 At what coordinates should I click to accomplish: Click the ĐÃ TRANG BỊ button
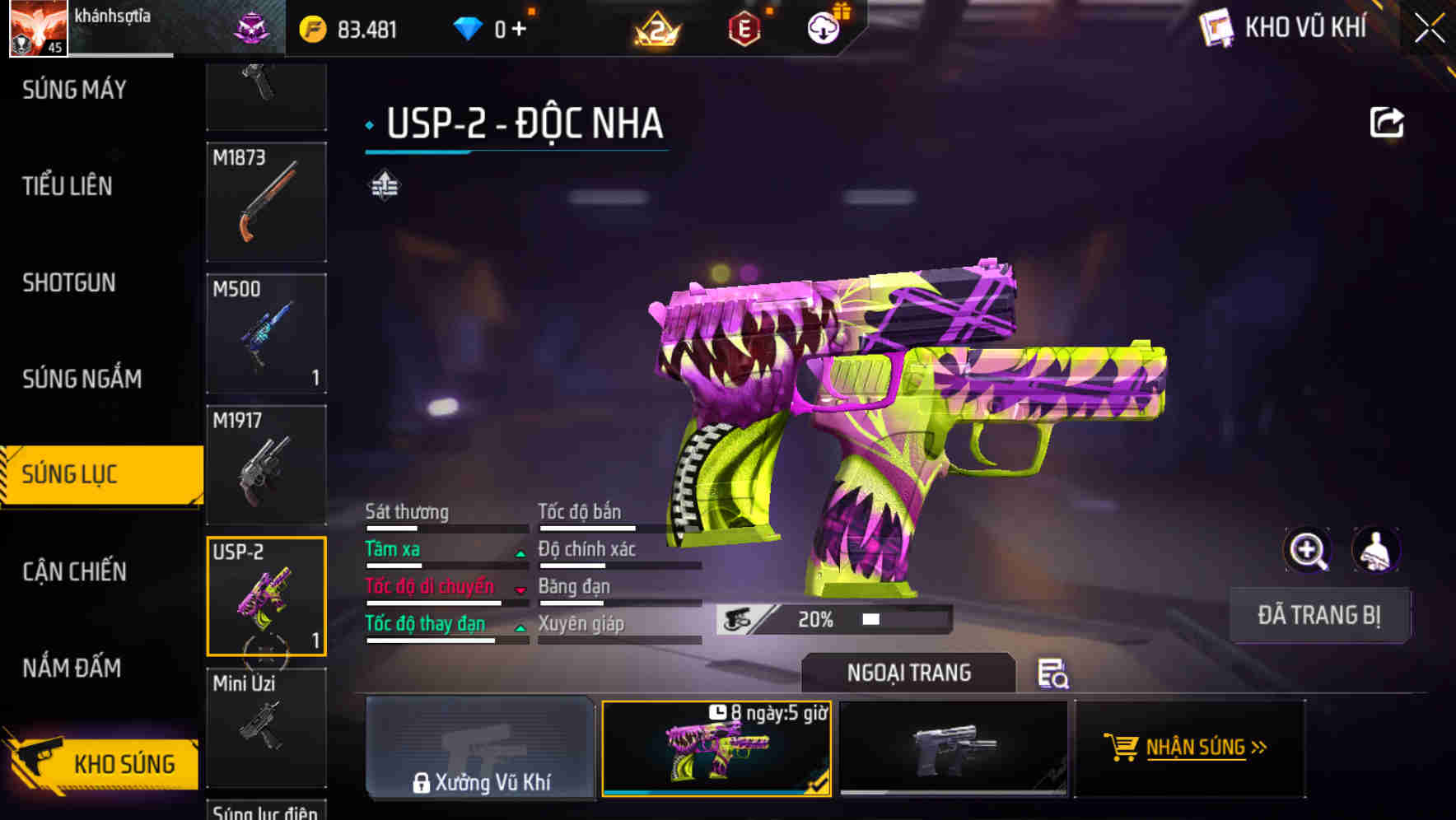pyautogui.click(x=1318, y=615)
